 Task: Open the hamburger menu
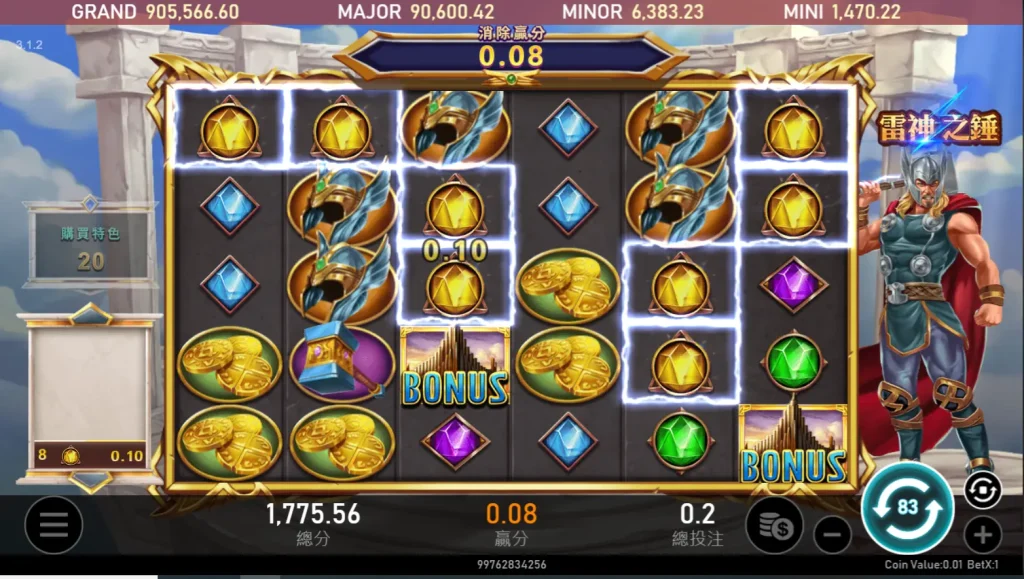[x=53, y=525]
